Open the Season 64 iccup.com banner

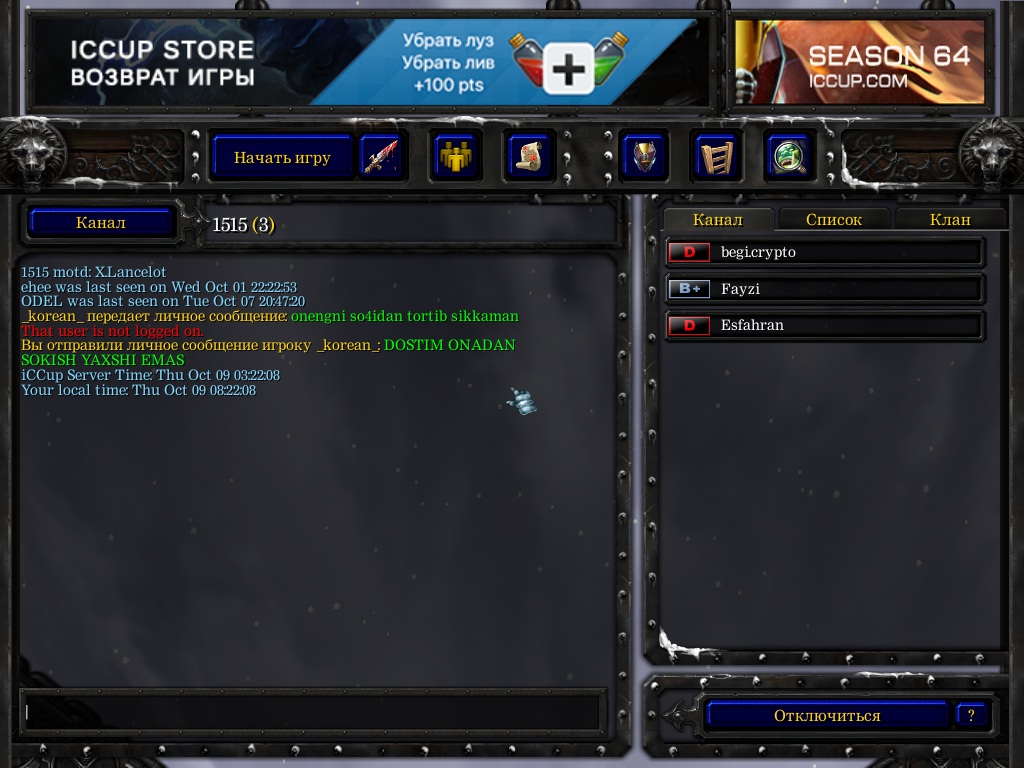click(x=860, y=62)
